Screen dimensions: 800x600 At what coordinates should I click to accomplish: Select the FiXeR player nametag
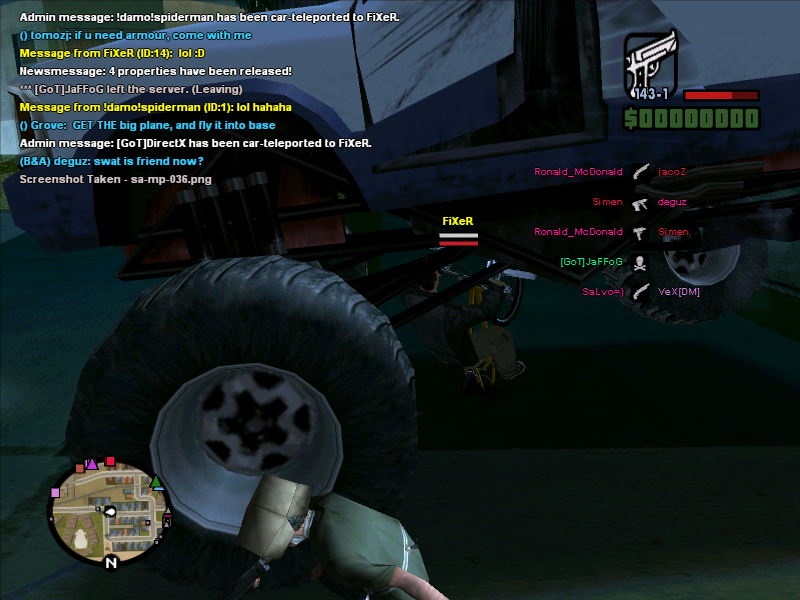point(457,221)
